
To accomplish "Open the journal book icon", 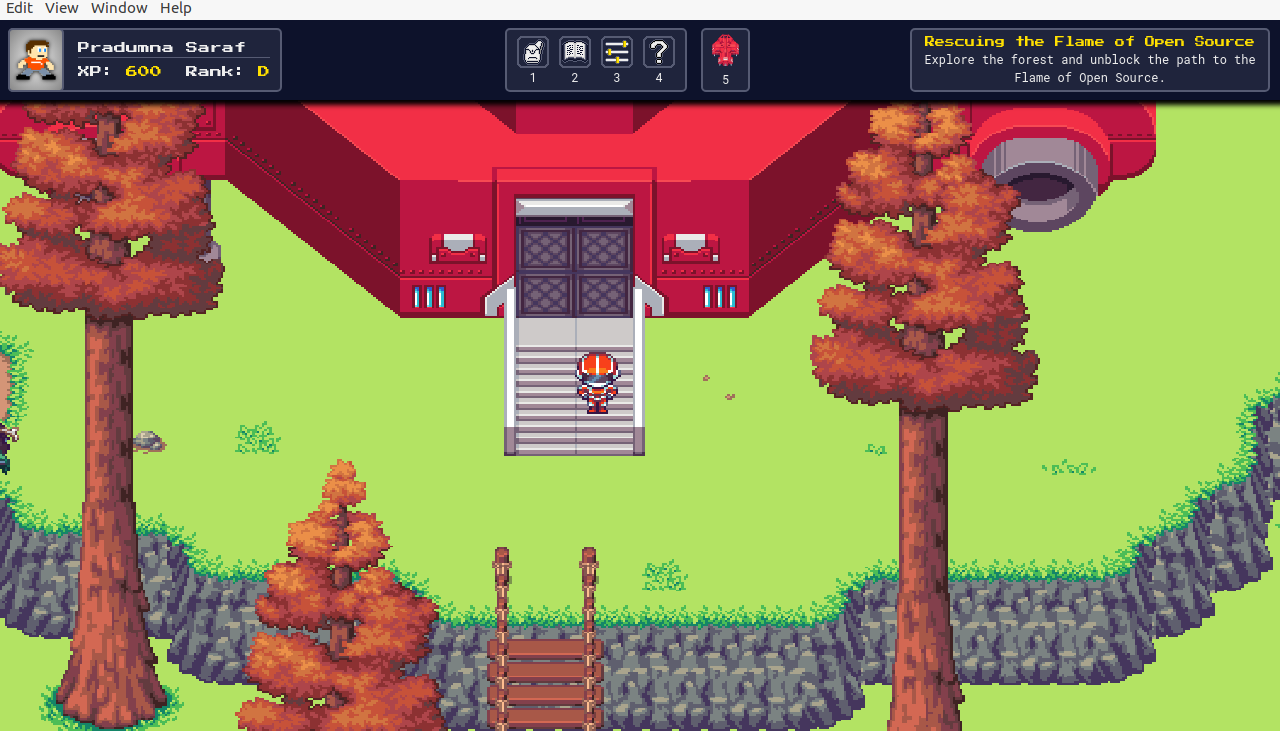I will [575, 52].
